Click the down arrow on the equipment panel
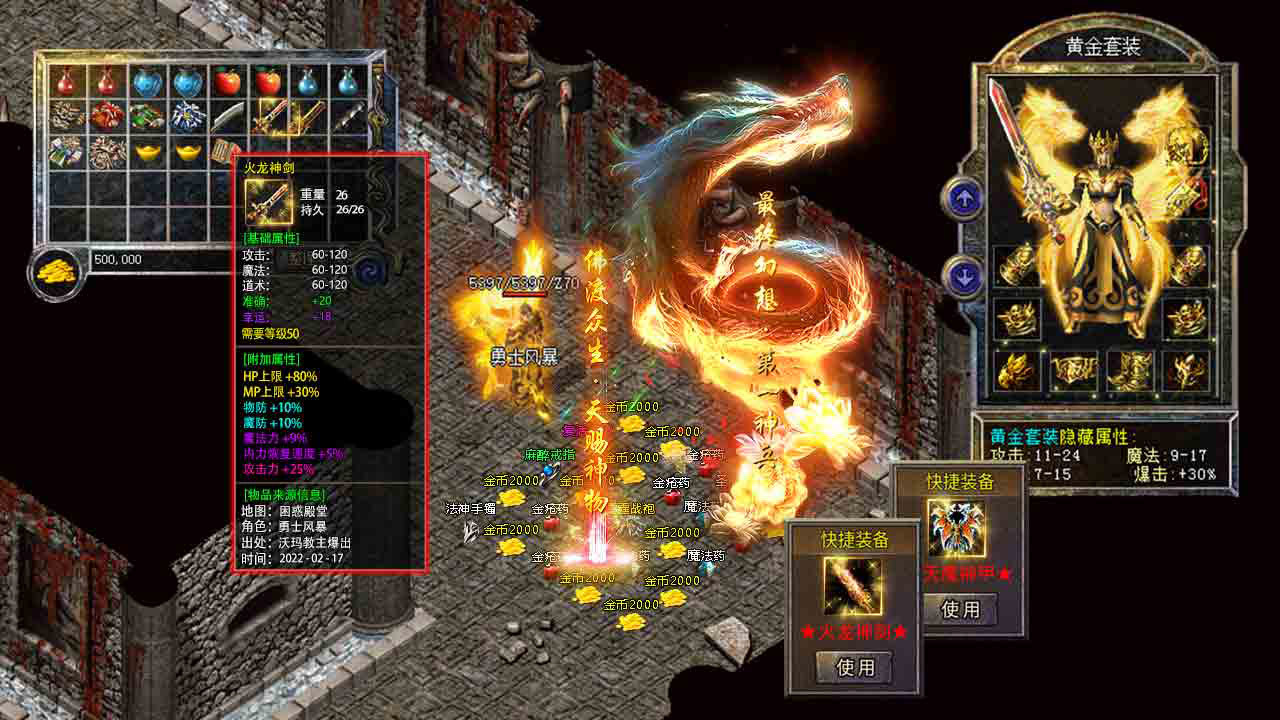The width and height of the screenshot is (1280, 720). [964, 277]
